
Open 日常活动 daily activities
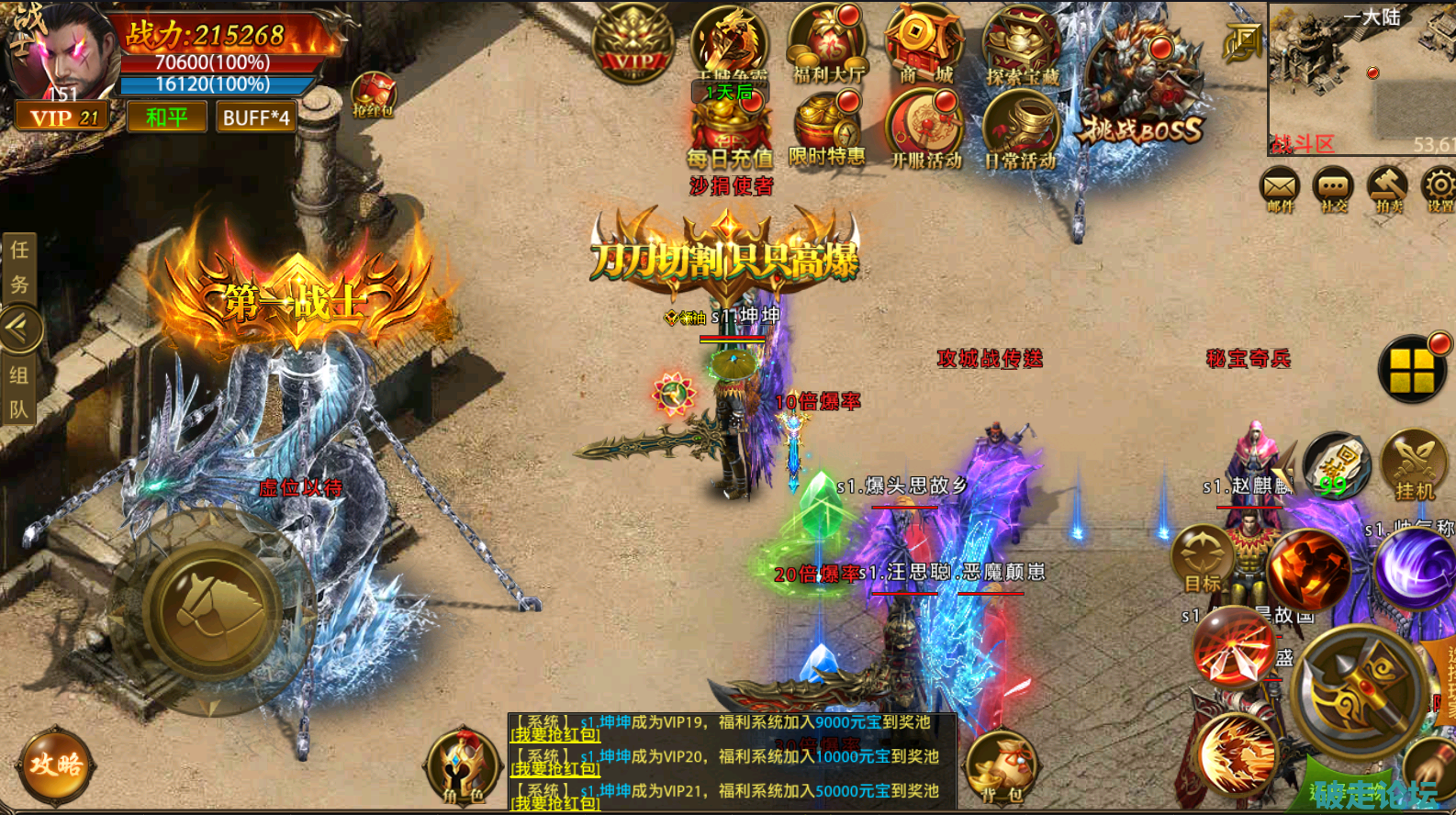pos(1021,133)
